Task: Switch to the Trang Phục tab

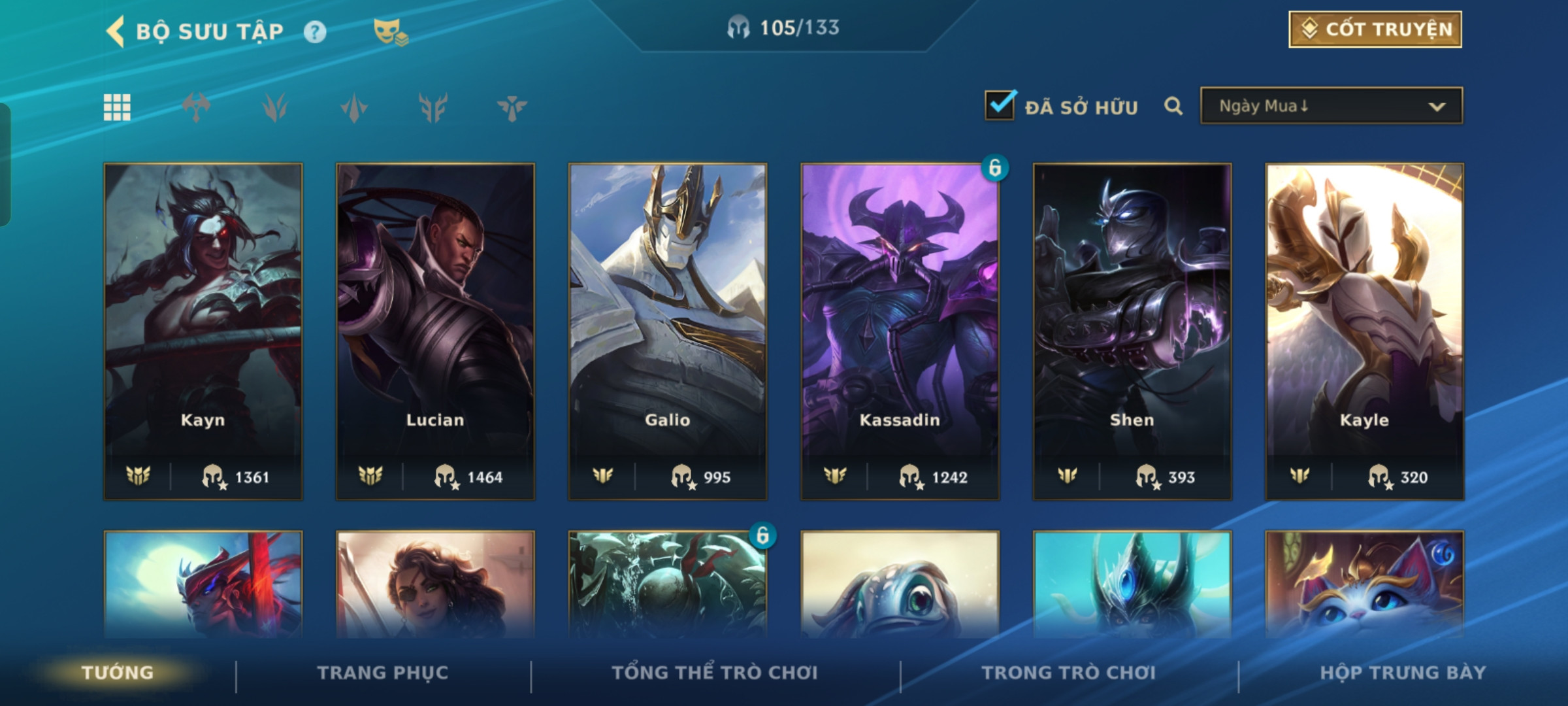Action: tap(383, 673)
